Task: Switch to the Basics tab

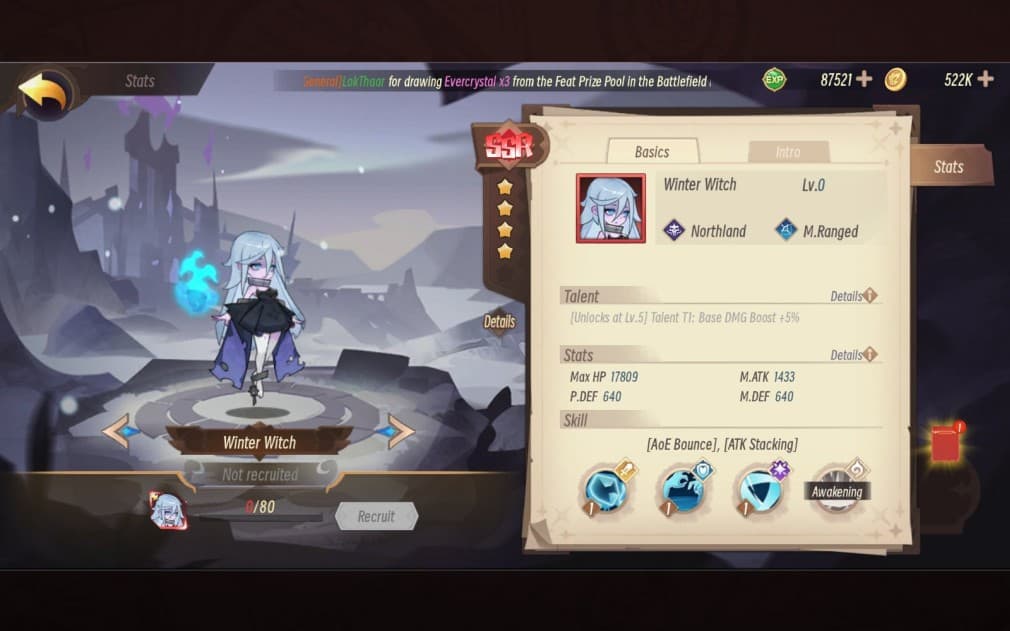Action: [x=652, y=152]
